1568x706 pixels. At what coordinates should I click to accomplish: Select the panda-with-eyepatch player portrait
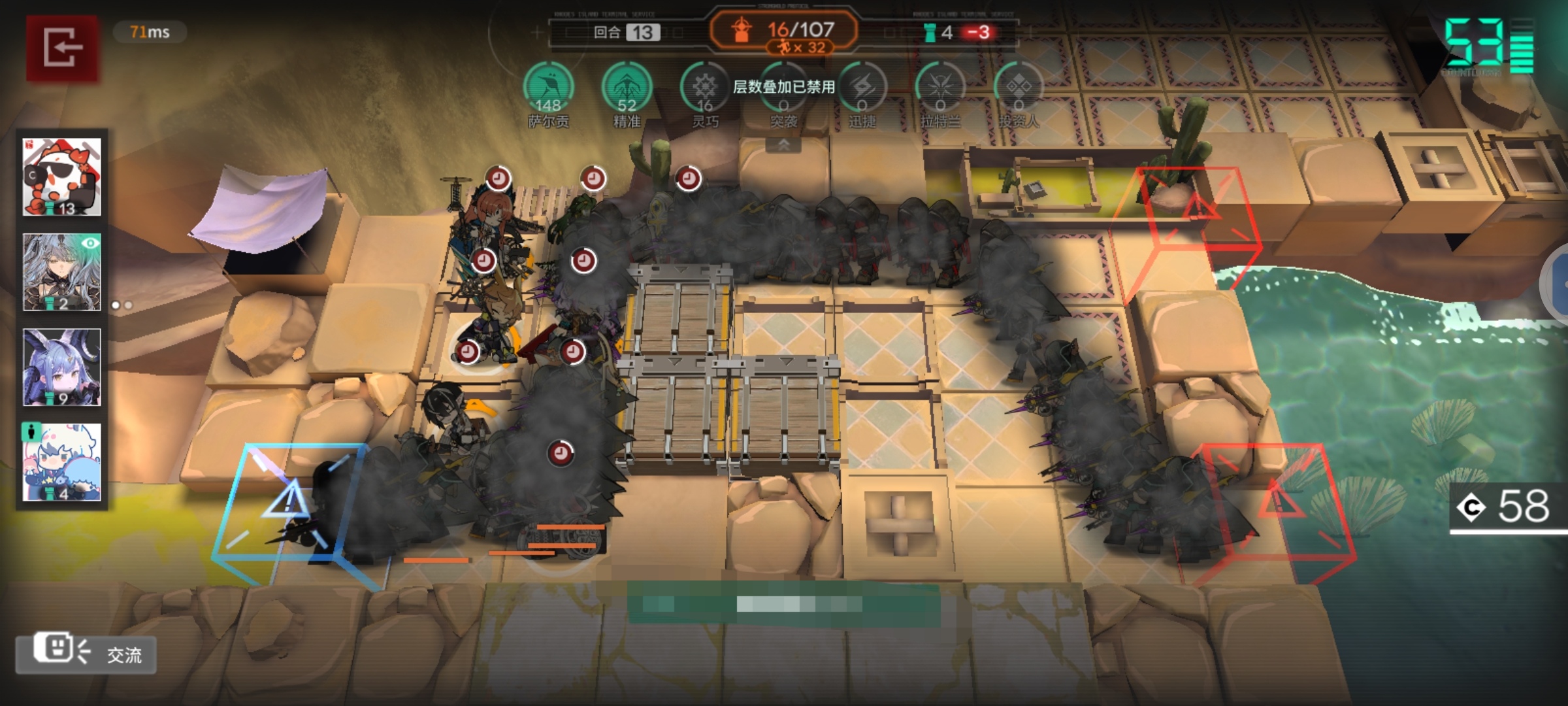tap(62, 176)
